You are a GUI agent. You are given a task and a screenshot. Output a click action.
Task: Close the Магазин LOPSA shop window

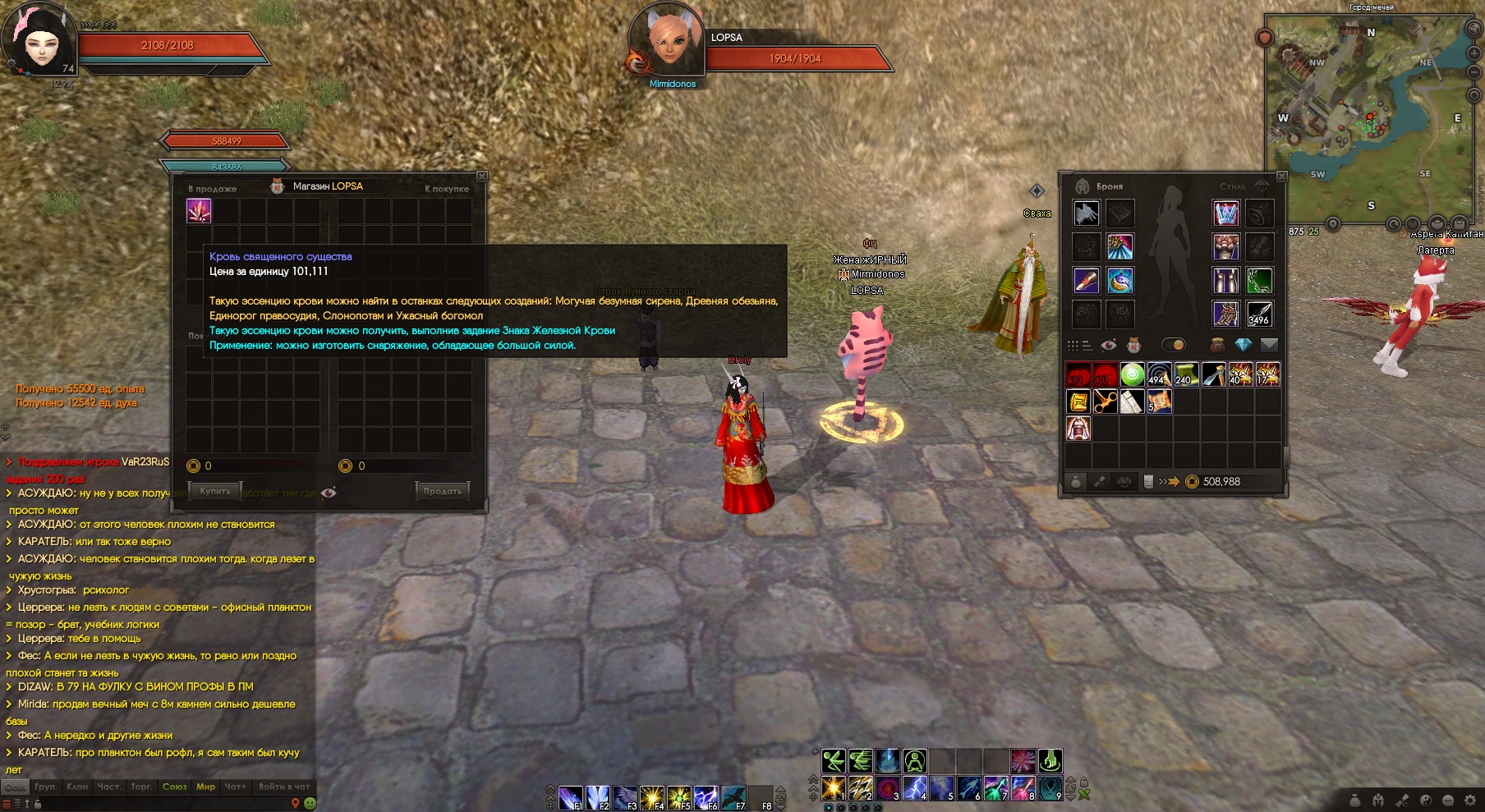click(482, 177)
